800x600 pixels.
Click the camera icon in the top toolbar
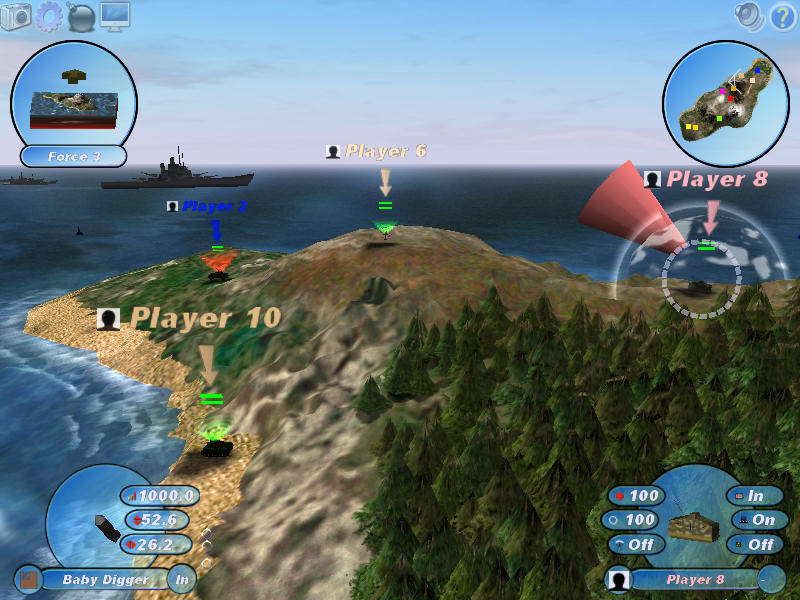click(17, 17)
